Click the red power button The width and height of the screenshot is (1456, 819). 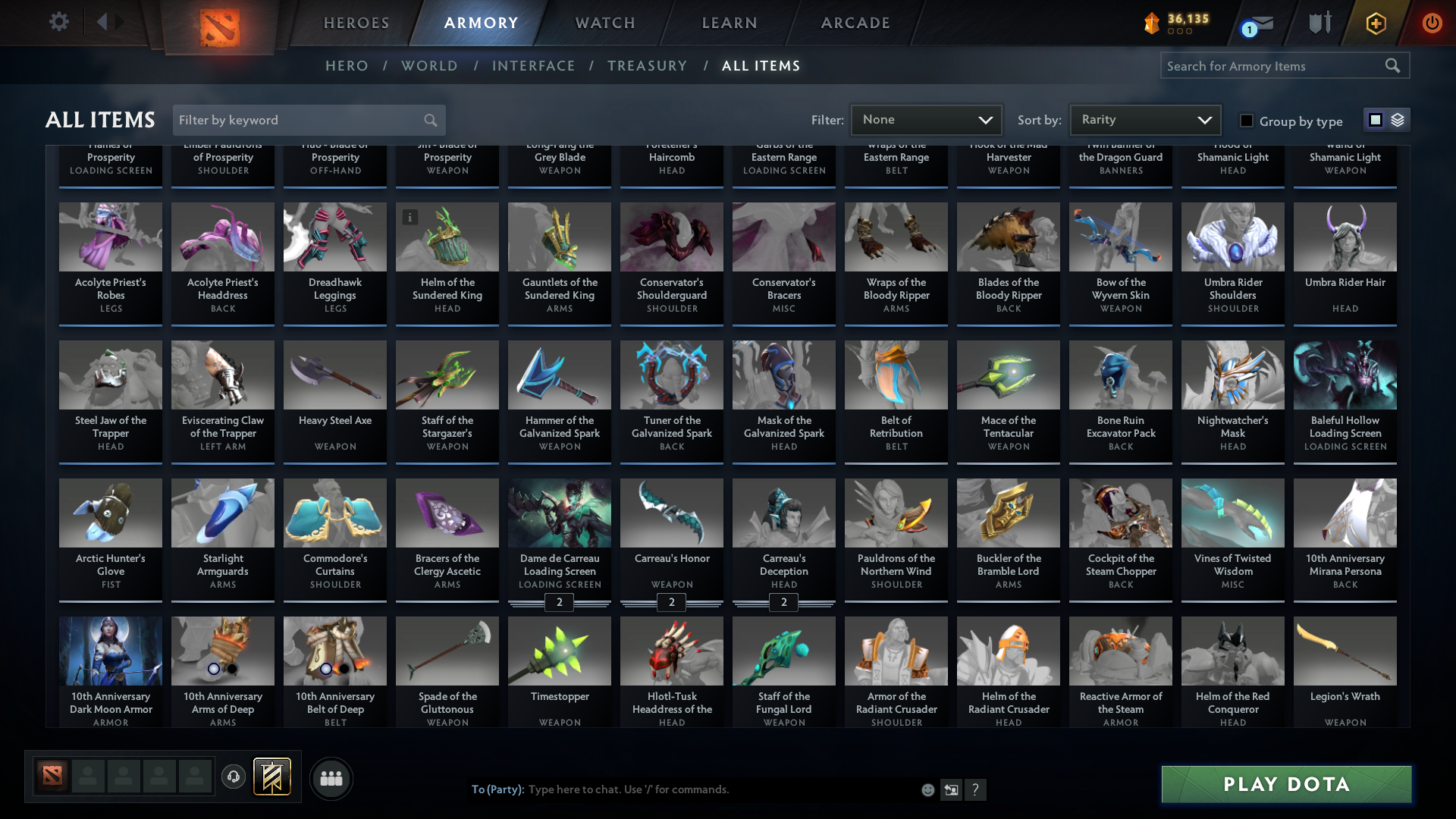point(1432,23)
